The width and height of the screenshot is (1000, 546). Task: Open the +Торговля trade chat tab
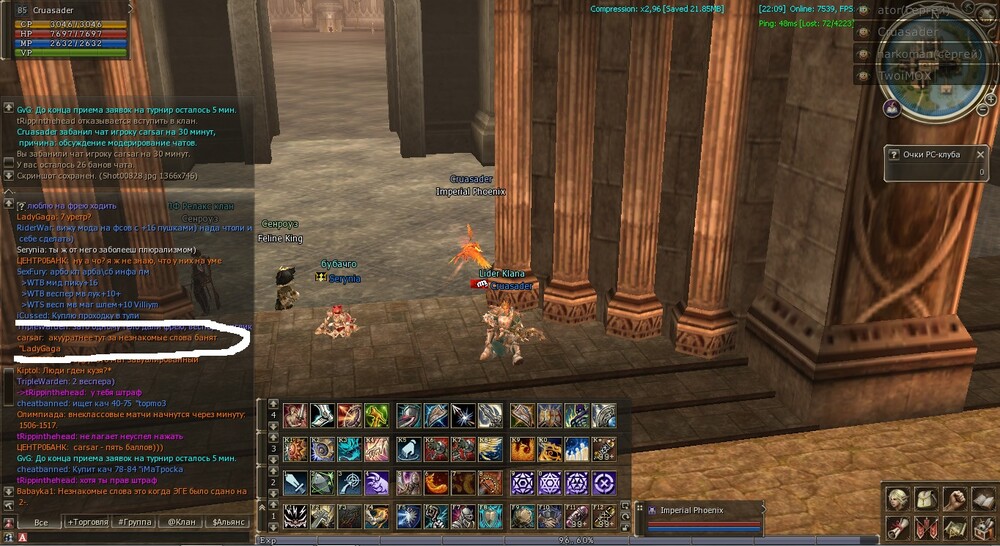[87, 522]
